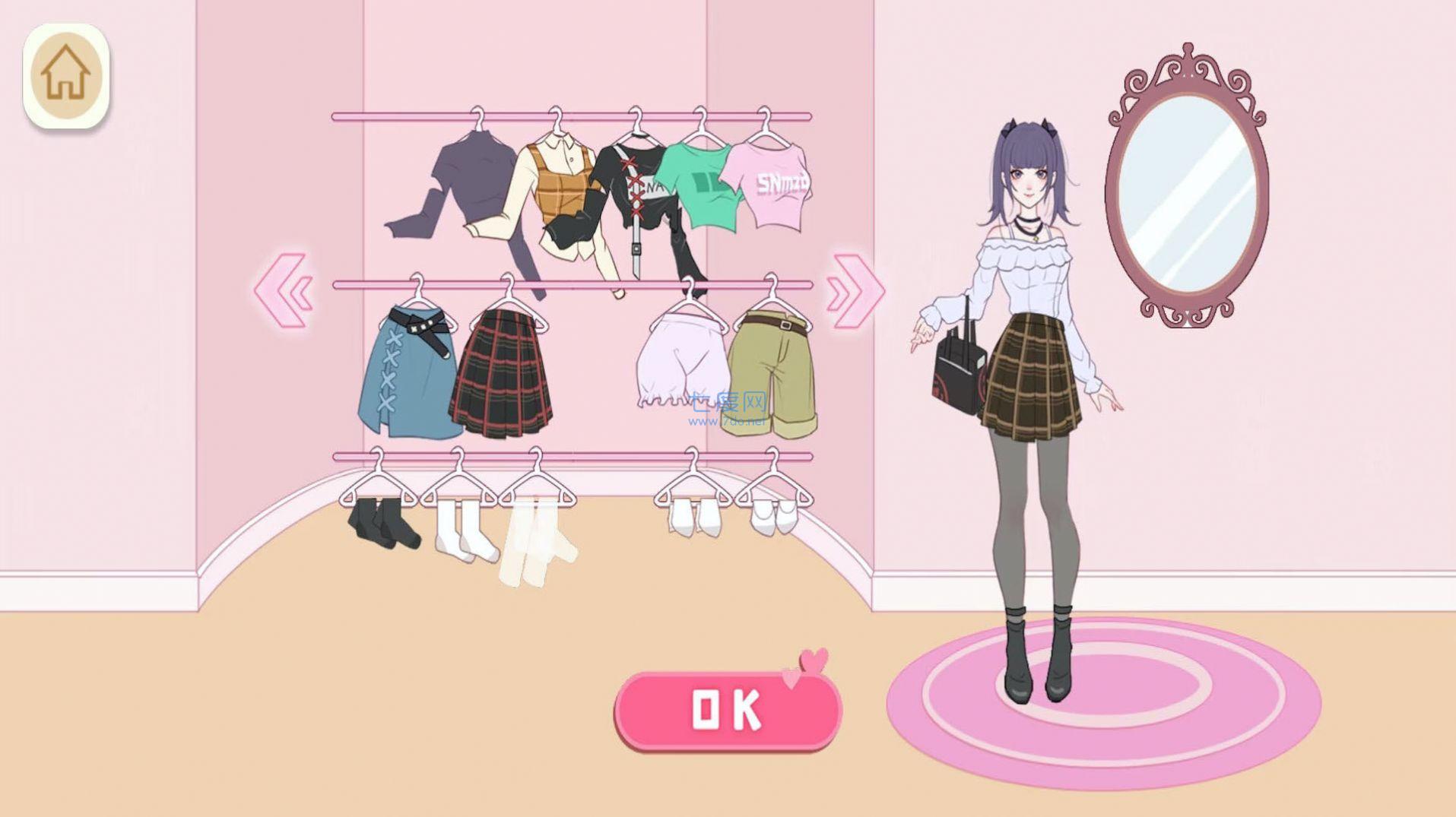The image size is (1456, 817).
Task: Click the Home icon
Action: tap(67, 70)
